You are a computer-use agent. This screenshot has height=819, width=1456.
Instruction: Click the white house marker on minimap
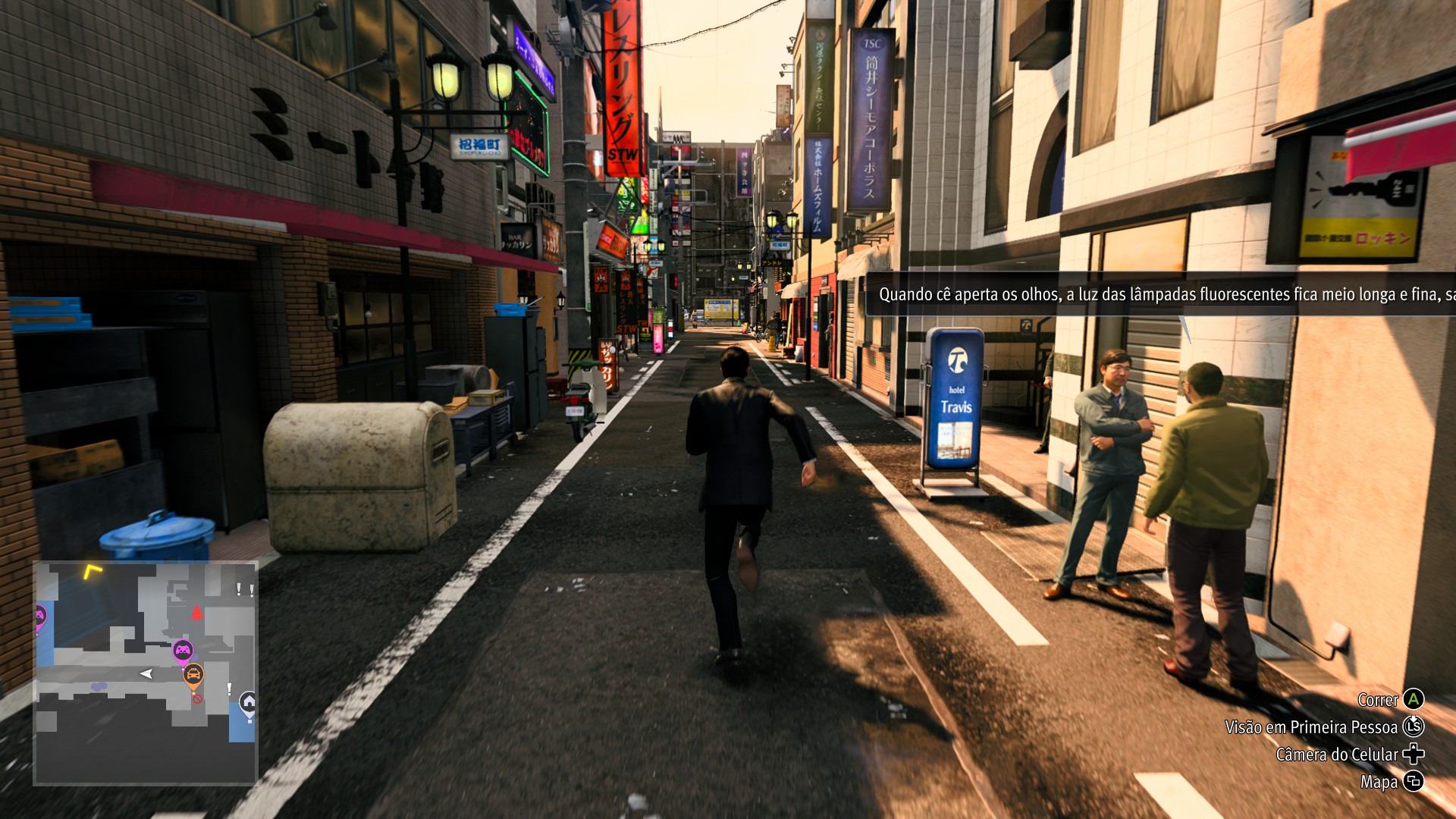point(248,702)
